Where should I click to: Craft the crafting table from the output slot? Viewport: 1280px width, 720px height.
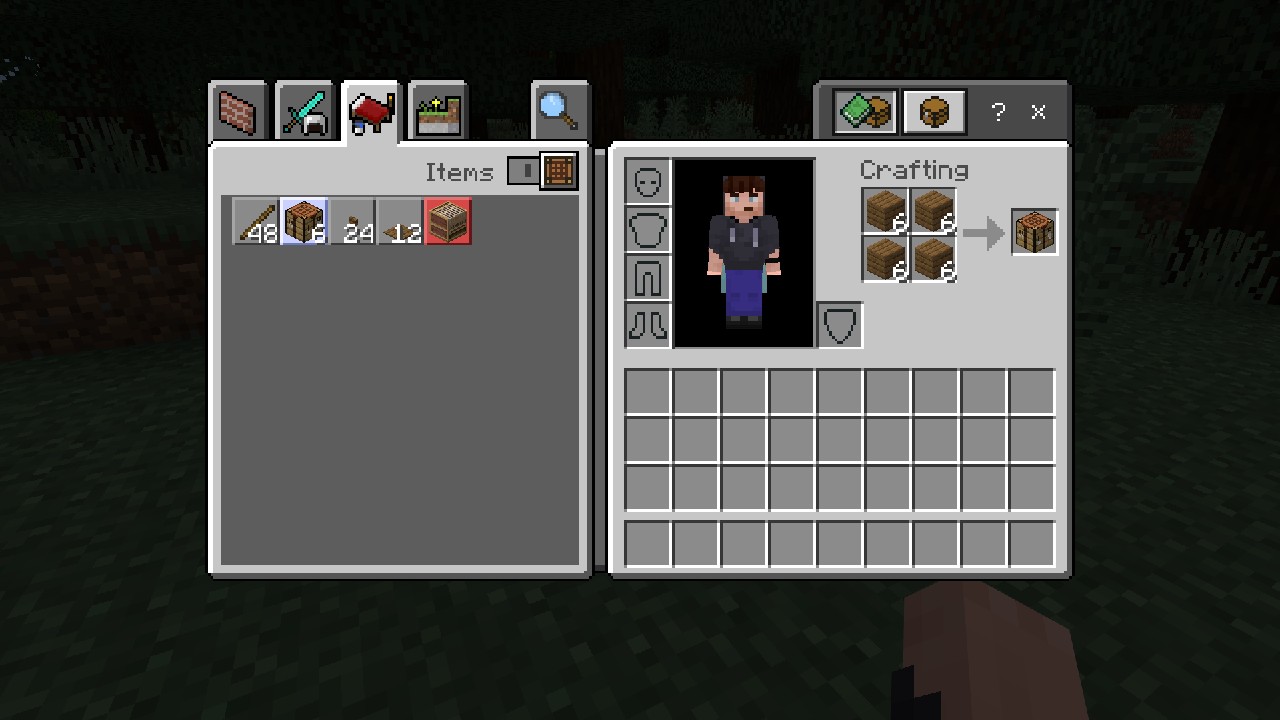[1033, 231]
